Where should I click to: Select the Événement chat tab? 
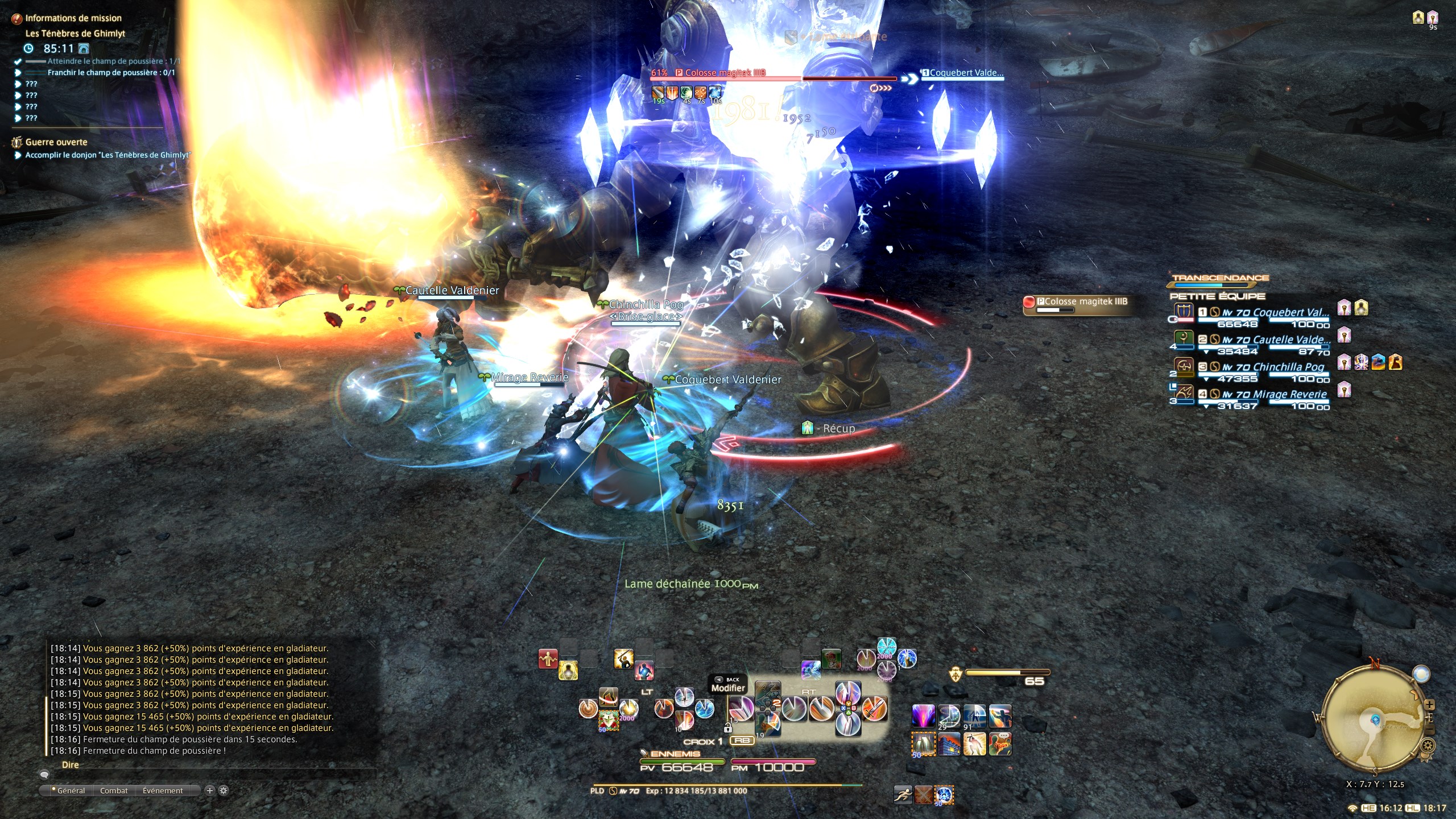[163, 791]
